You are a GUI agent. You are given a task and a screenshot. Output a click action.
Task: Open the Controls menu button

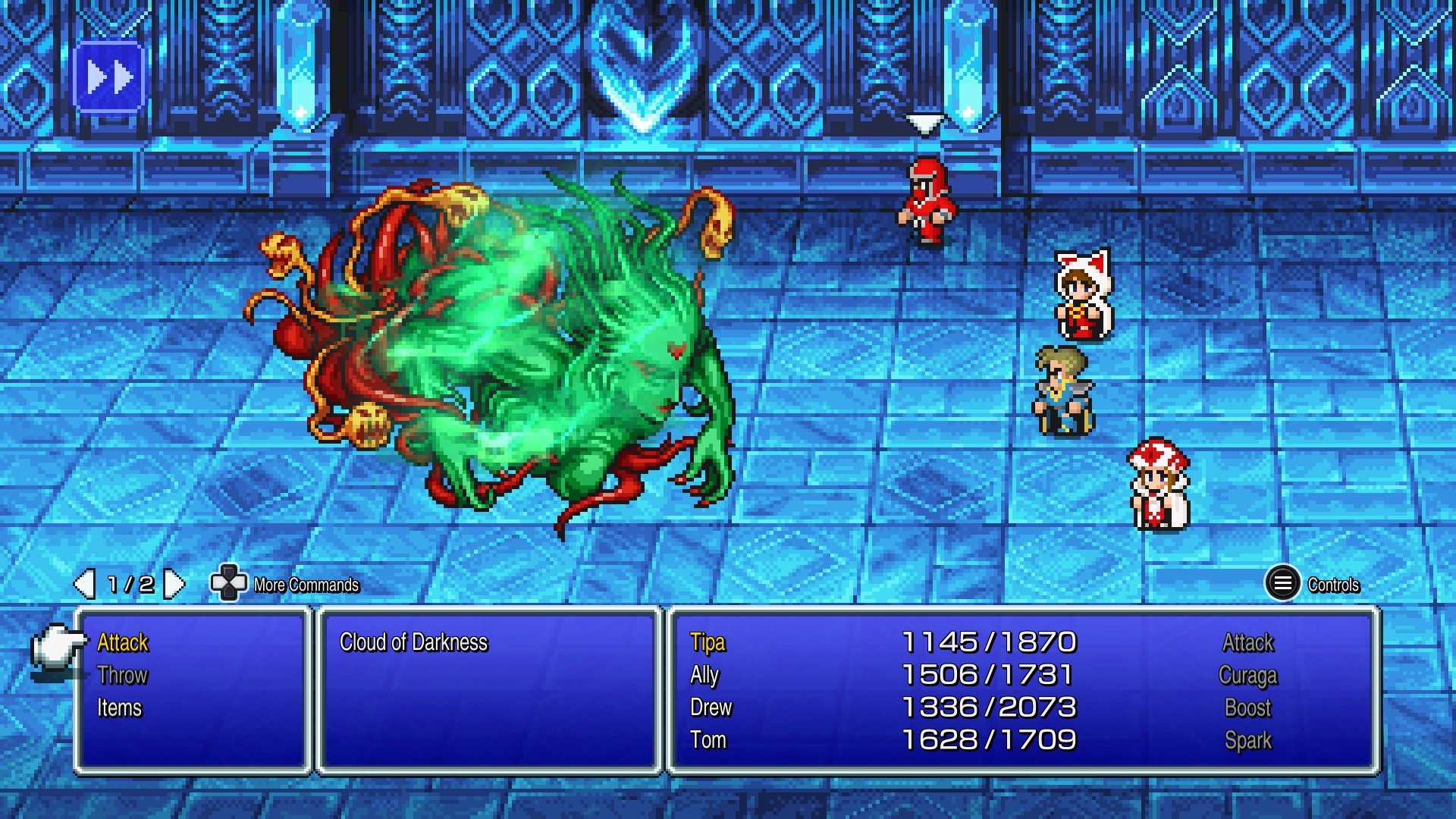pos(1282,584)
